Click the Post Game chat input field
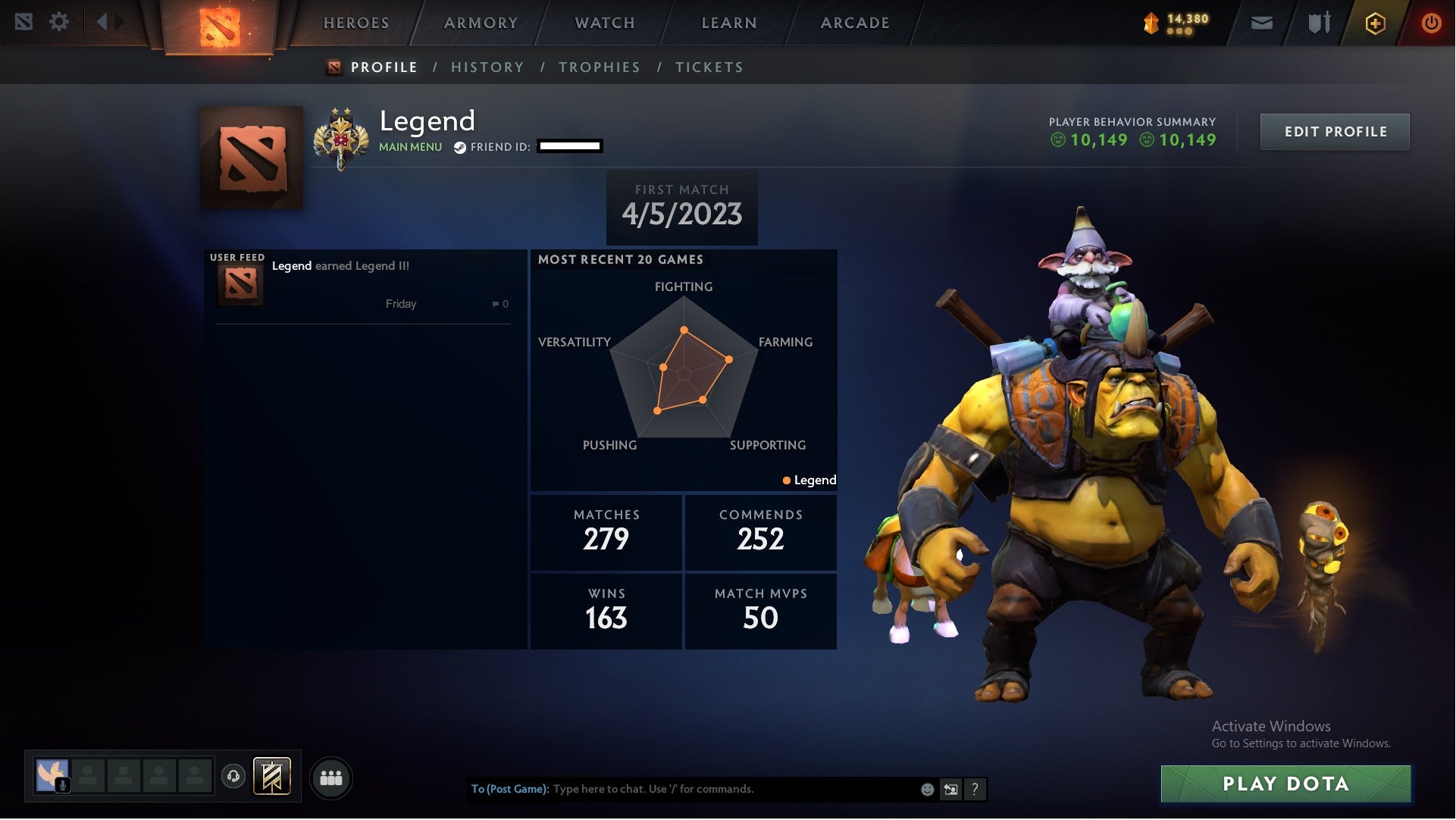The height and width of the screenshot is (820, 1456). [682, 789]
